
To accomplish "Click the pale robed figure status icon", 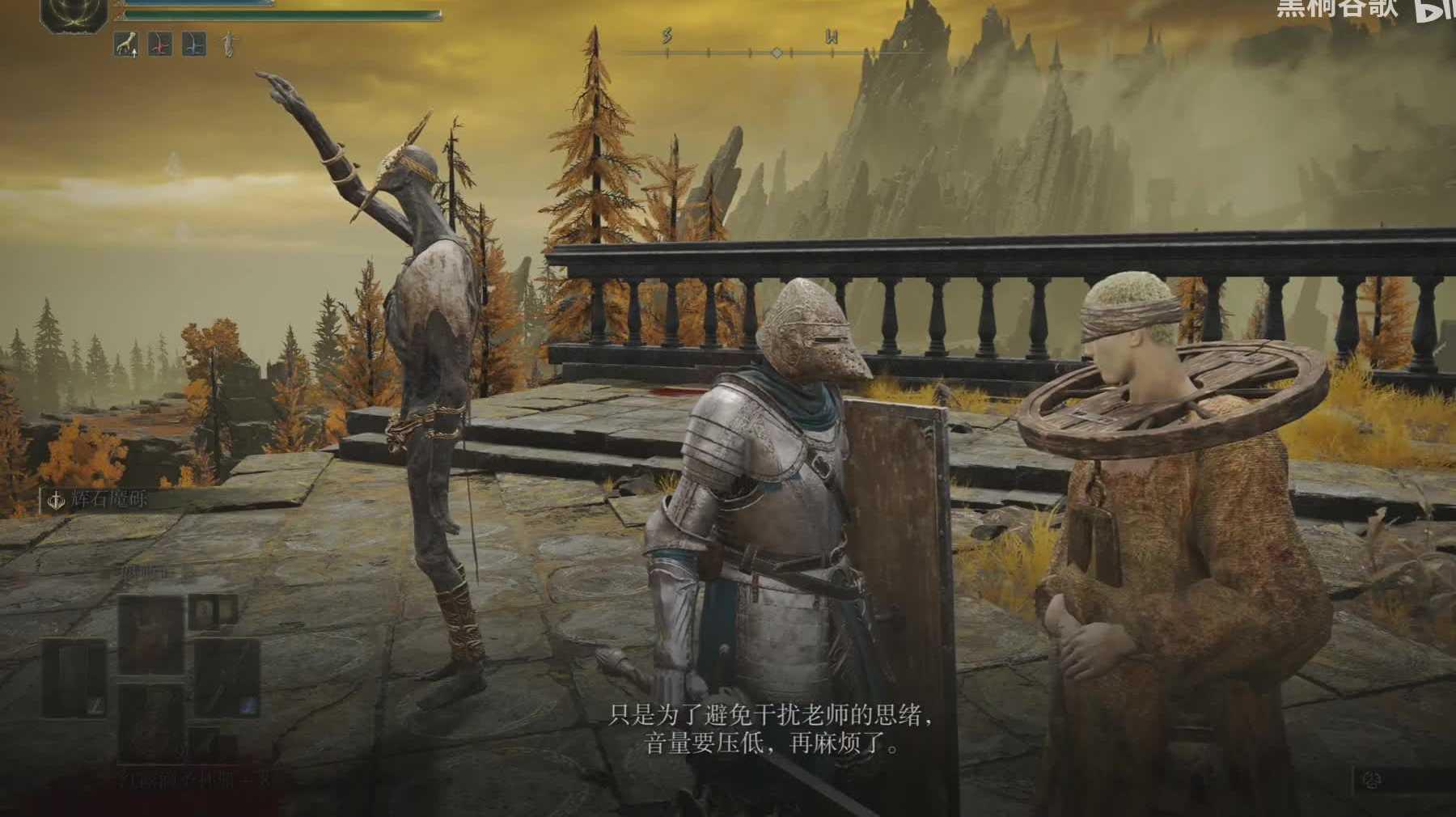I will coord(229,45).
